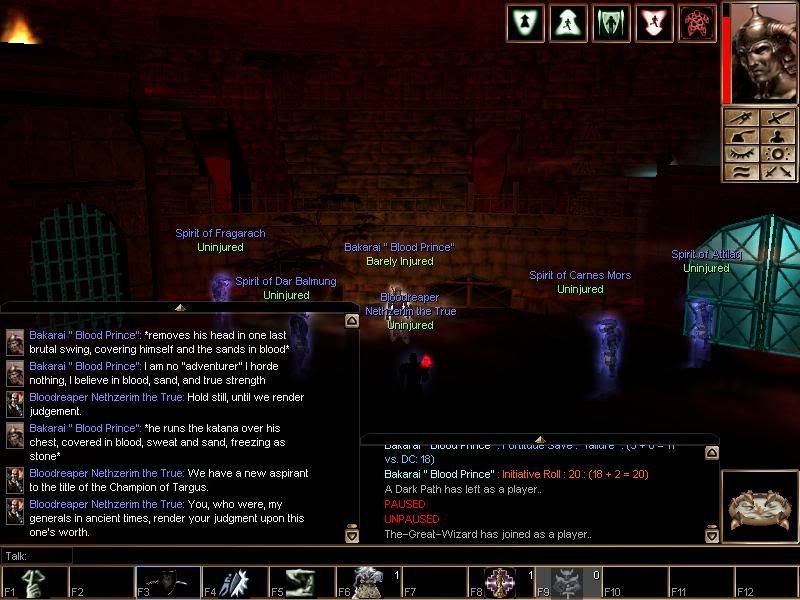
Task: Activate the F4 claw ability slot
Action: [234, 582]
